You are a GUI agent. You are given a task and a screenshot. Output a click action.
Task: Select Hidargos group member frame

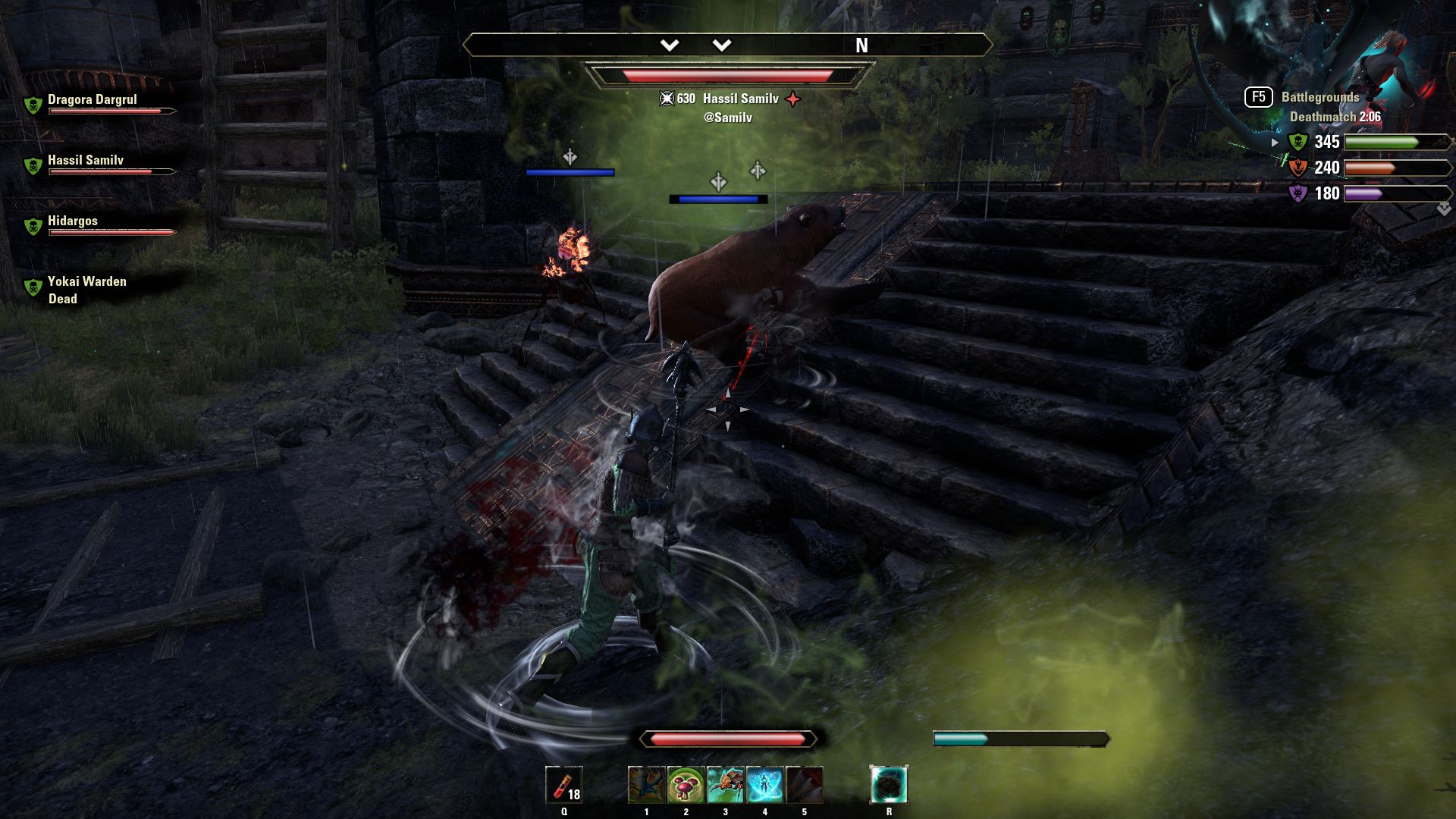(x=73, y=221)
